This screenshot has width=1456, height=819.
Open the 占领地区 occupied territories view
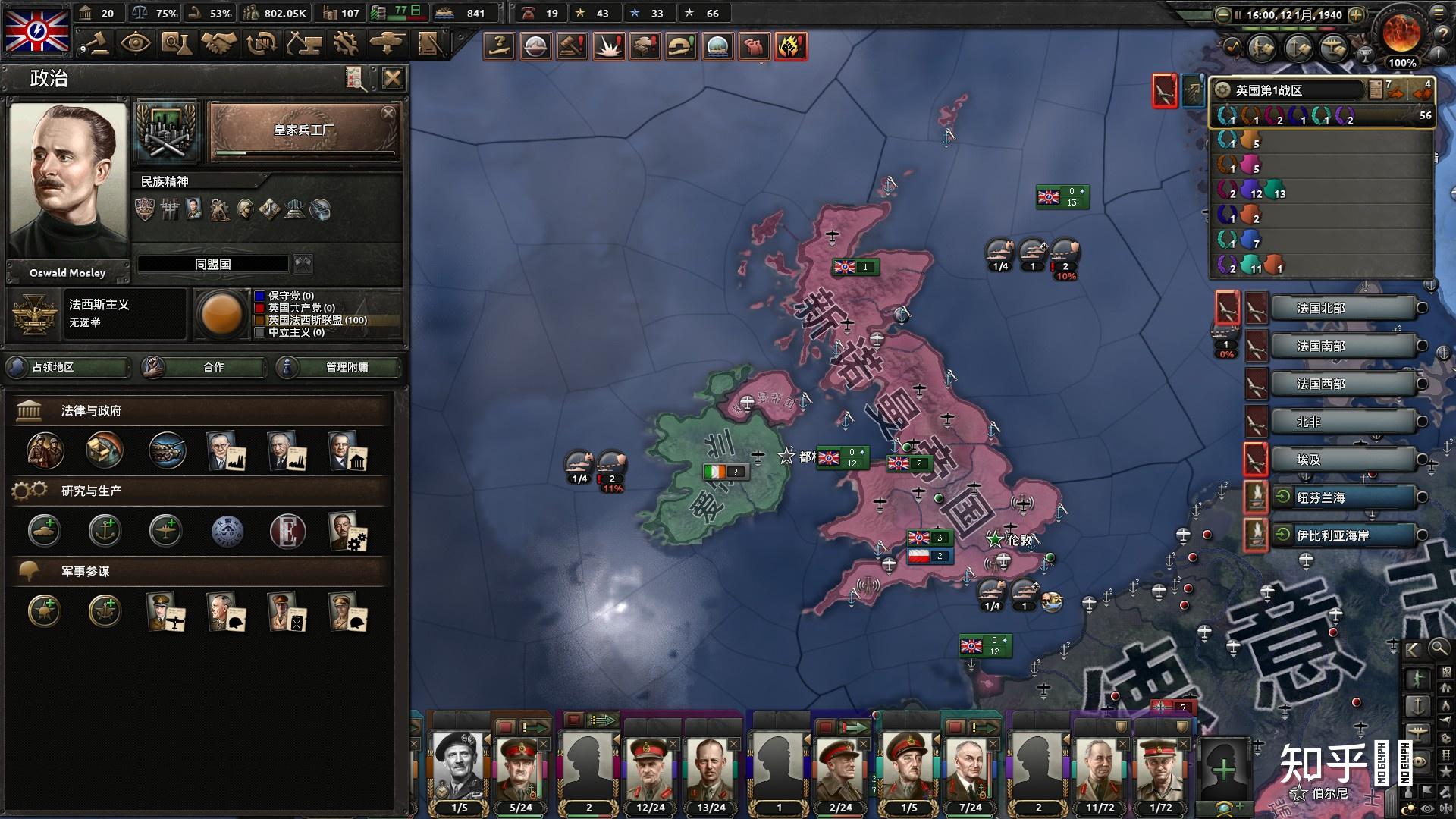pyautogui.click(x=68, y=367)
